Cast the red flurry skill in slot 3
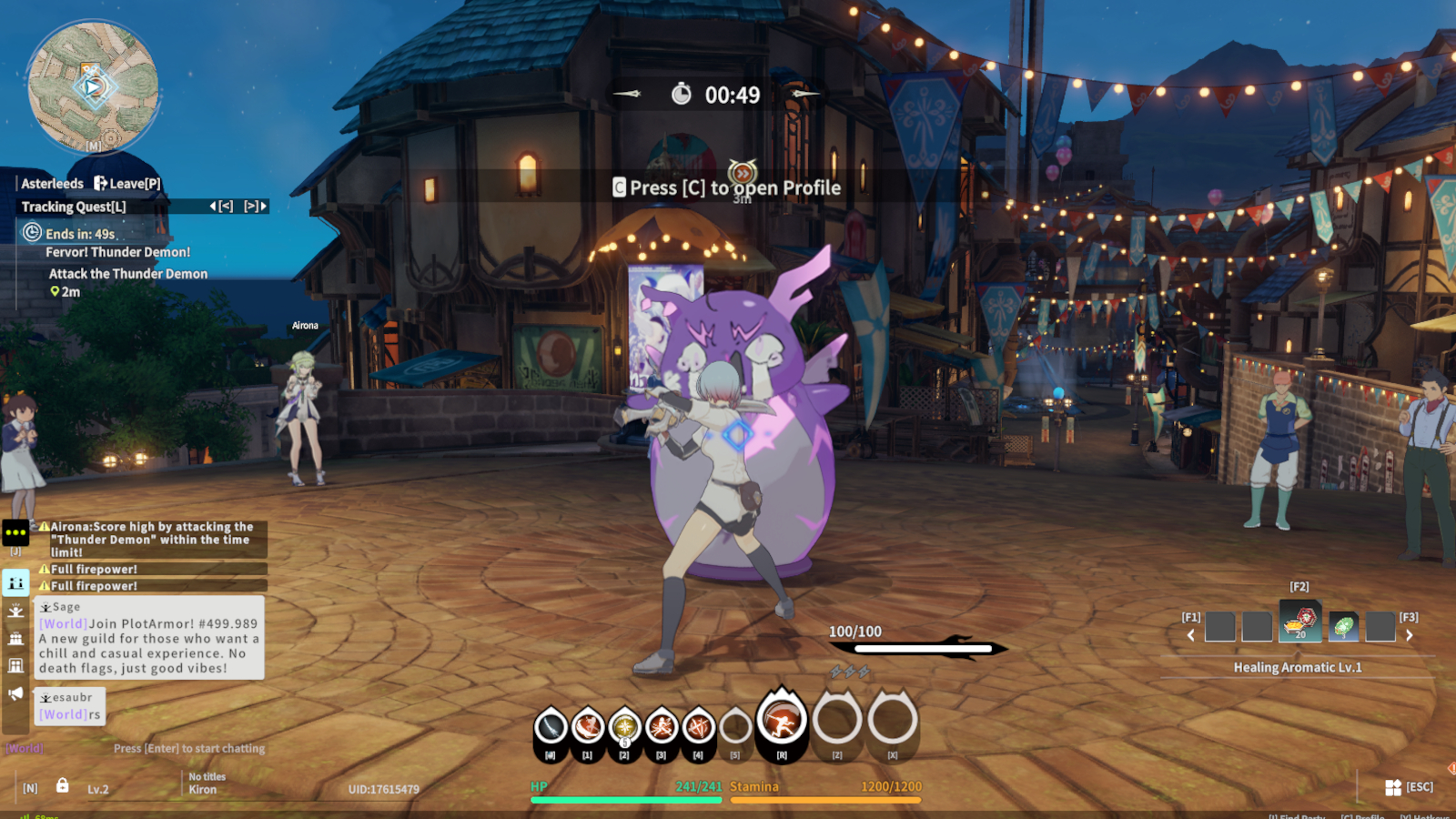The image size is (1456, 819). (662, 727)
